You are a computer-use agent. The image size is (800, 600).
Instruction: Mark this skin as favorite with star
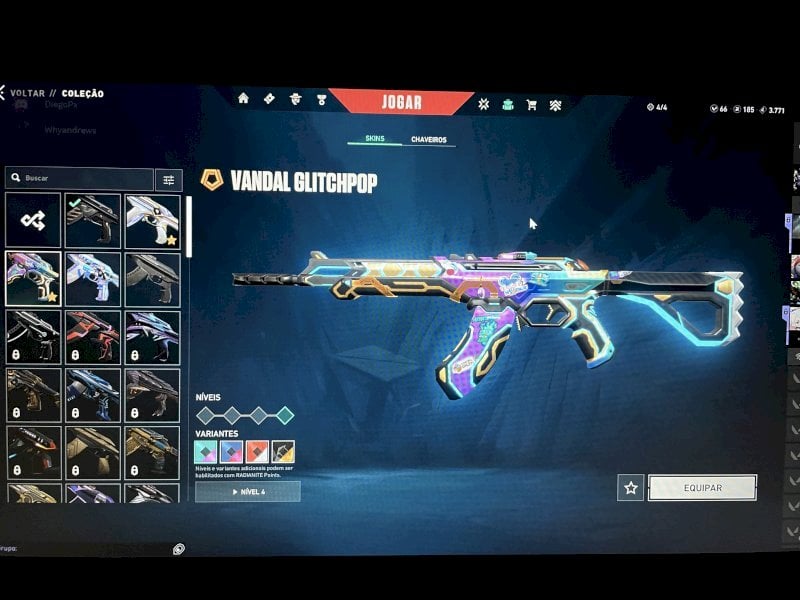(630, 488)
